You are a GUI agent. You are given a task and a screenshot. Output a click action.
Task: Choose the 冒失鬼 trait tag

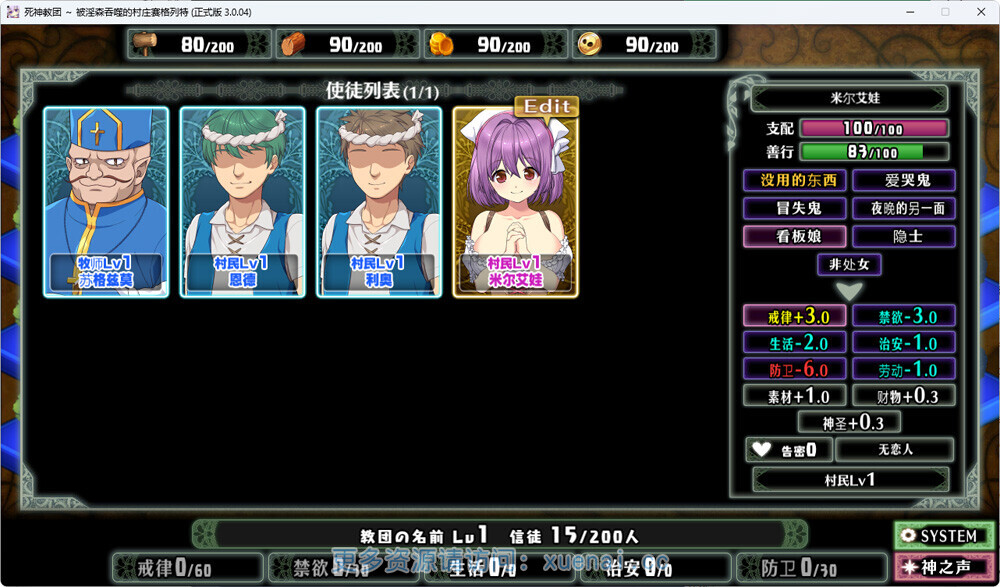[795, 208]
